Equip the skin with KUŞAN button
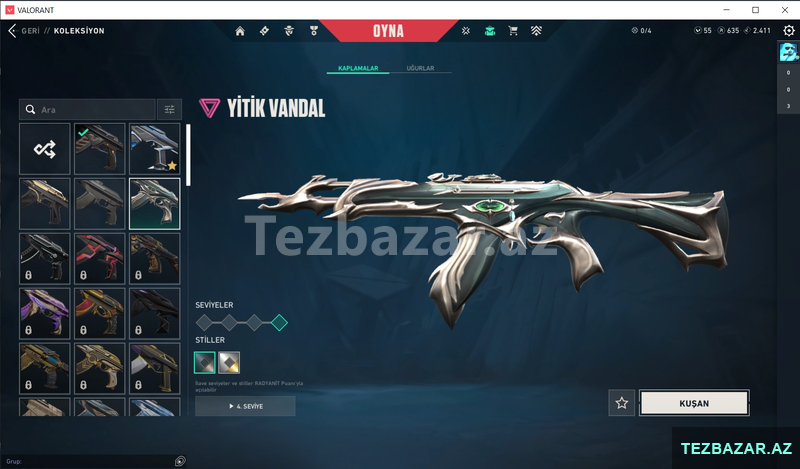Screen dimensions: 800x469 (x=694, y=402)
